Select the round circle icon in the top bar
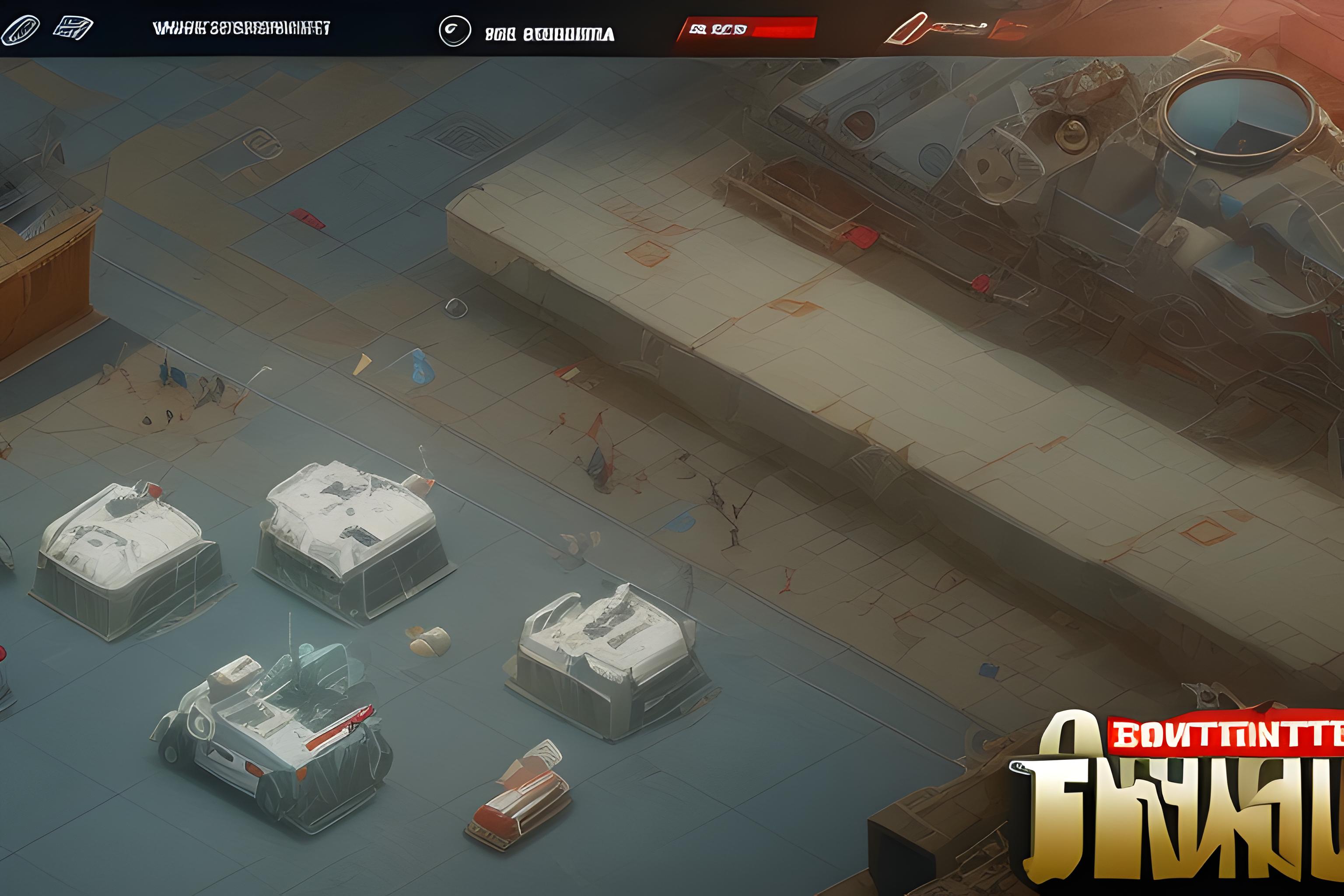The image size is (1344, 896). tap(455, 31)
